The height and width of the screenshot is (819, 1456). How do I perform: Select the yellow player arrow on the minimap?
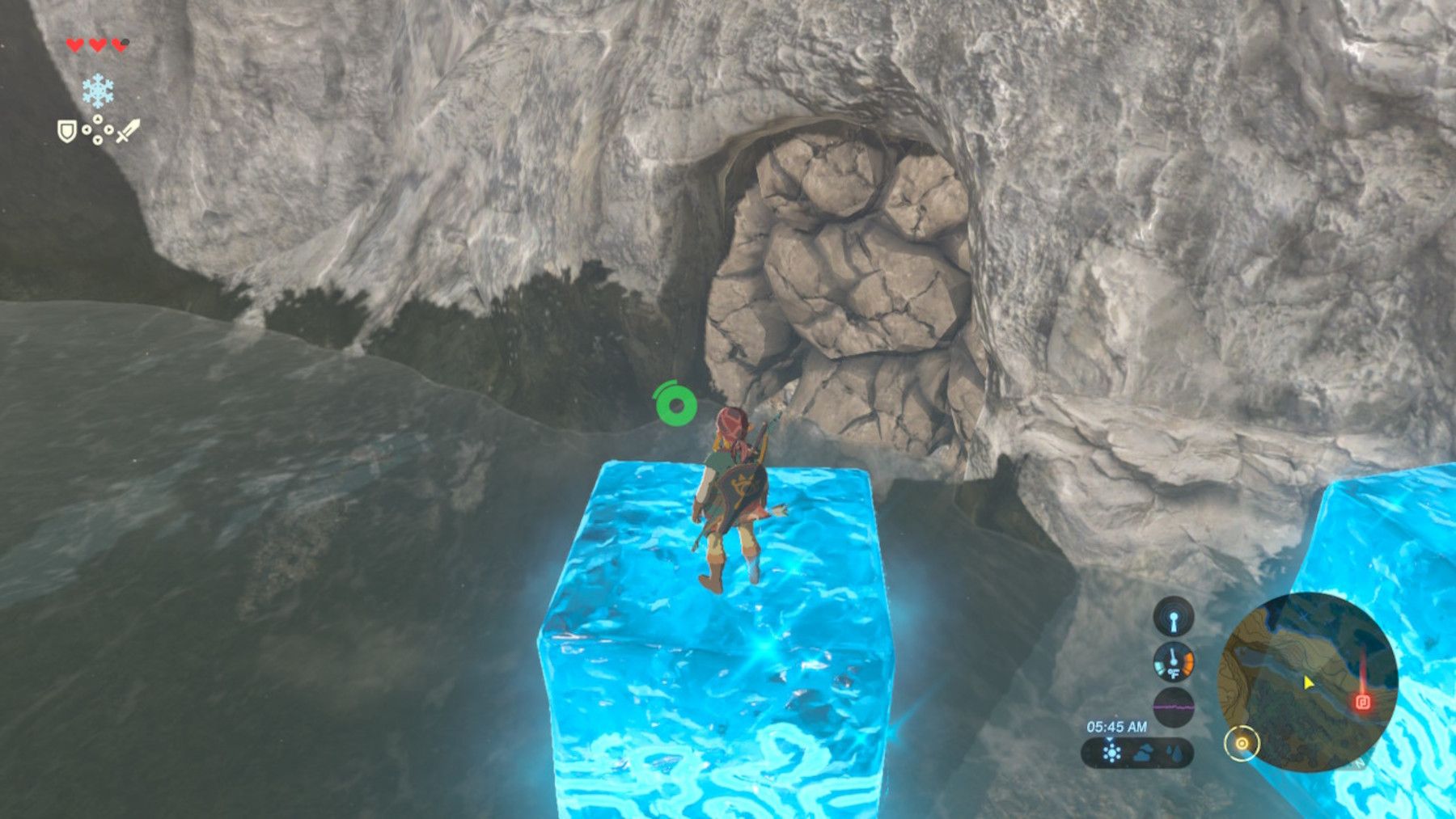[x=1307, y=683]
